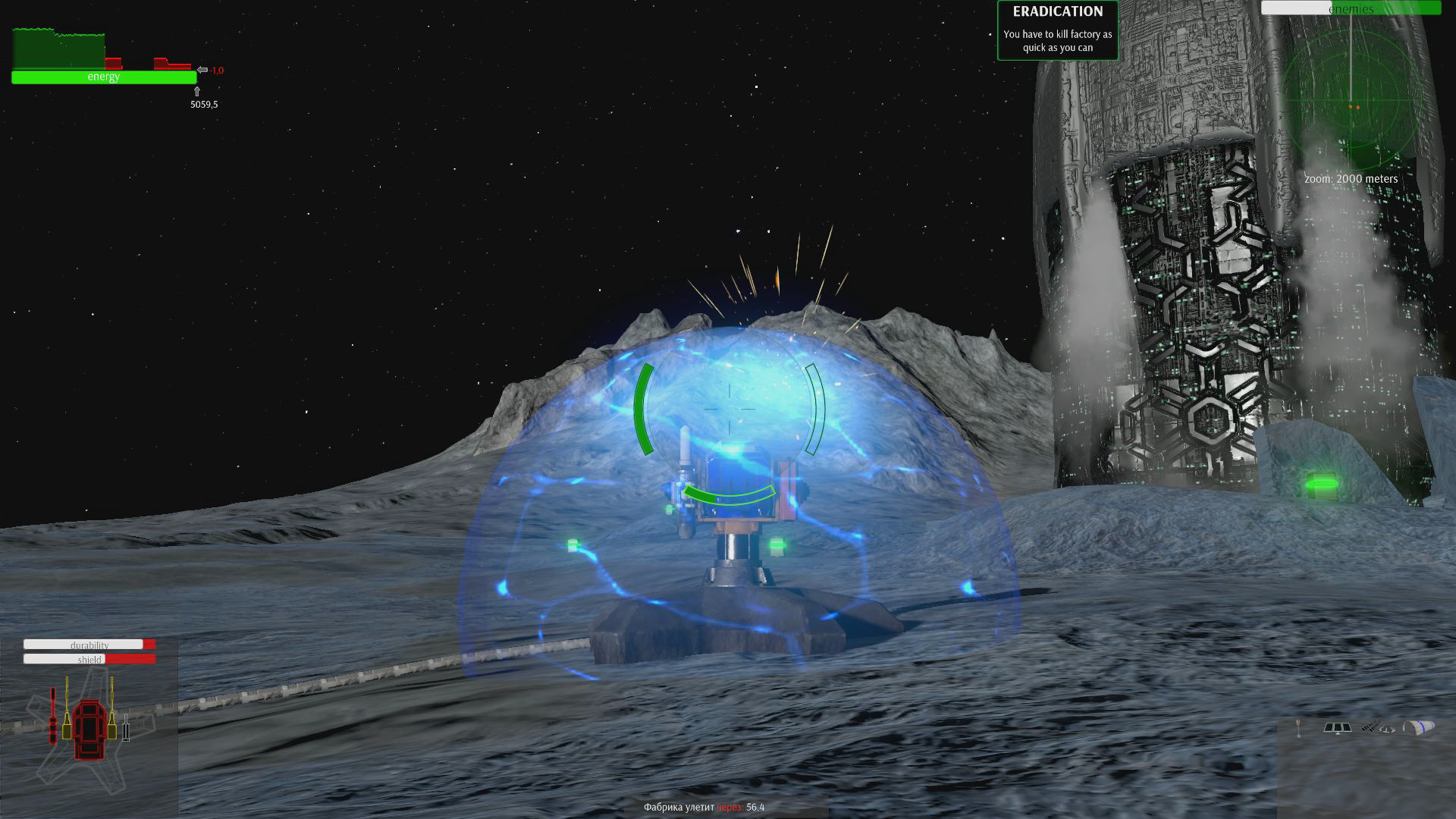The image size is (1456, 819).
Task: Toggle the red vehicle body highlight on schematic
Action: tap(89, 730)
